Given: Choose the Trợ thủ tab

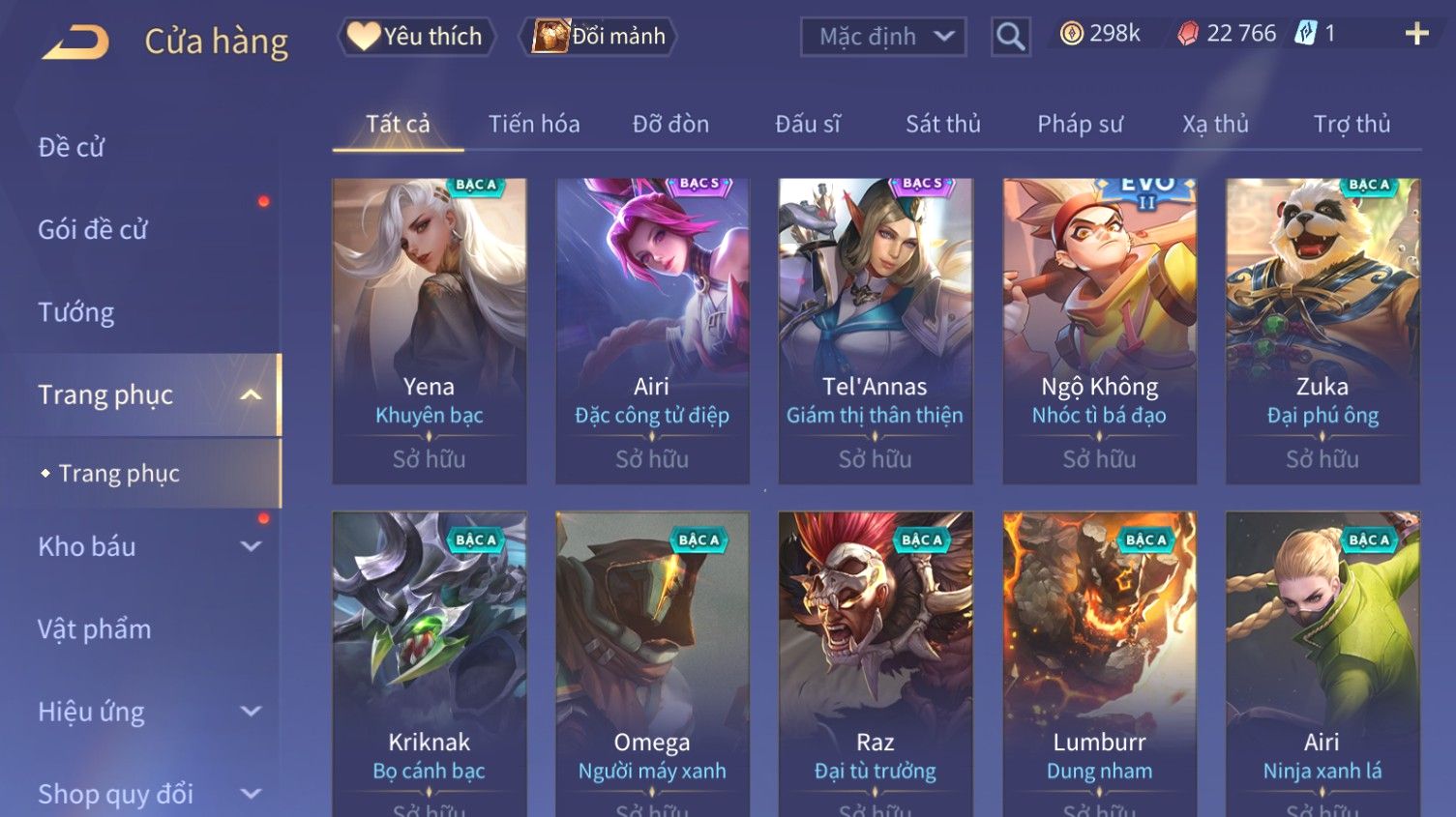Looking at the screenshot, I should [x=1352, y=124].
